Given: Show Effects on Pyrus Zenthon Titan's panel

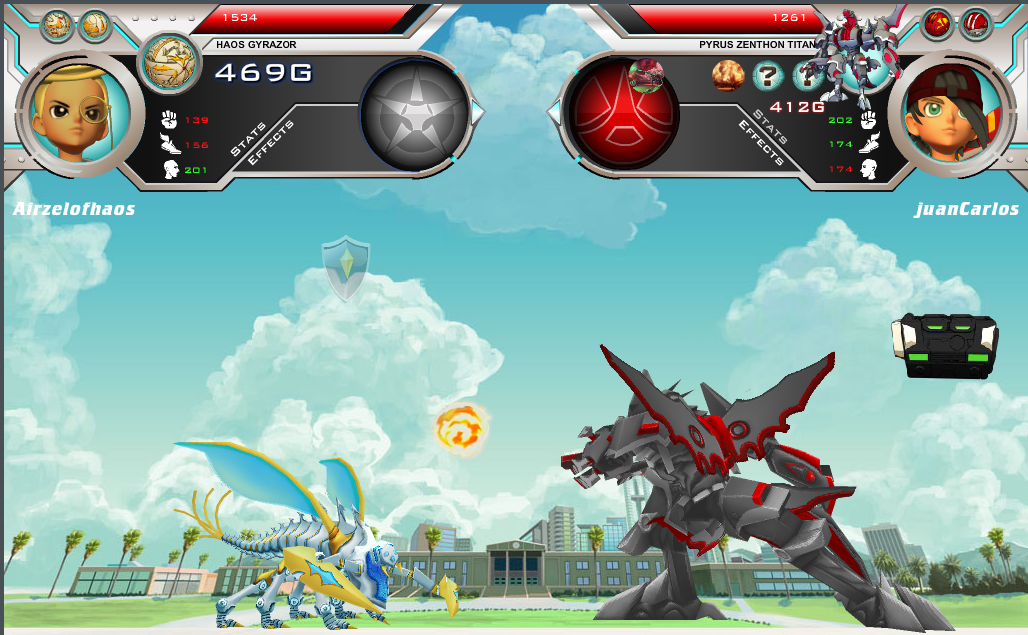Looking at the screenshot, I should [x=760, y=142].
